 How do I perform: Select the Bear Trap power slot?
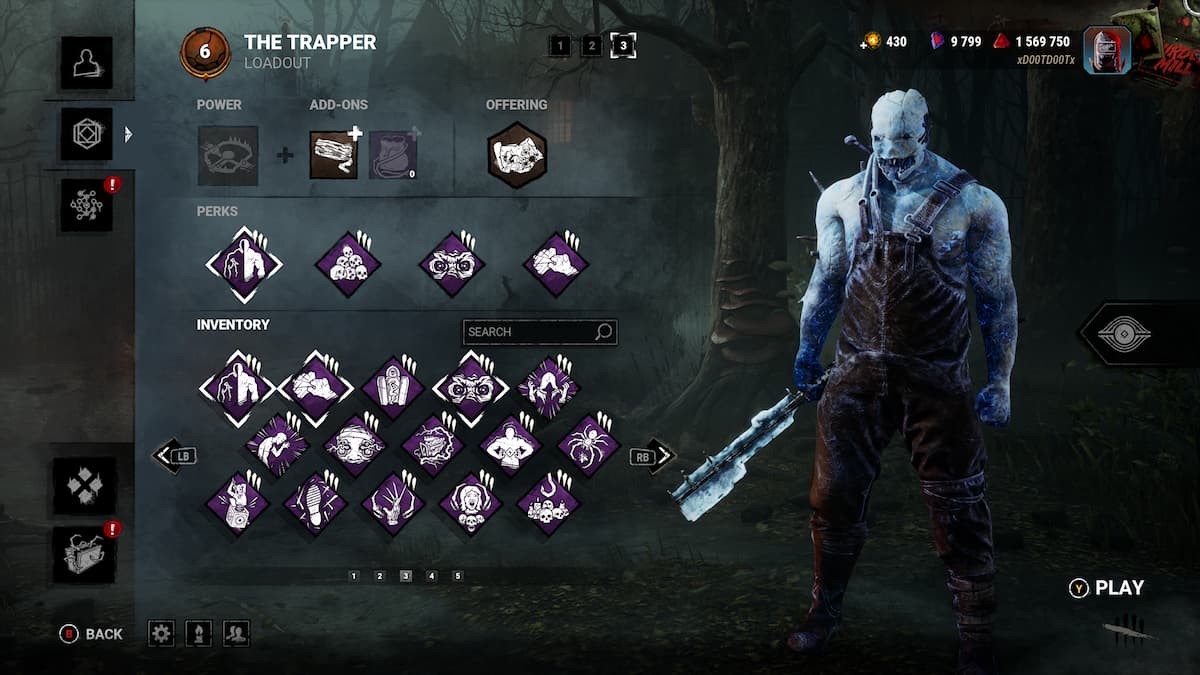(x=228, y=155)
